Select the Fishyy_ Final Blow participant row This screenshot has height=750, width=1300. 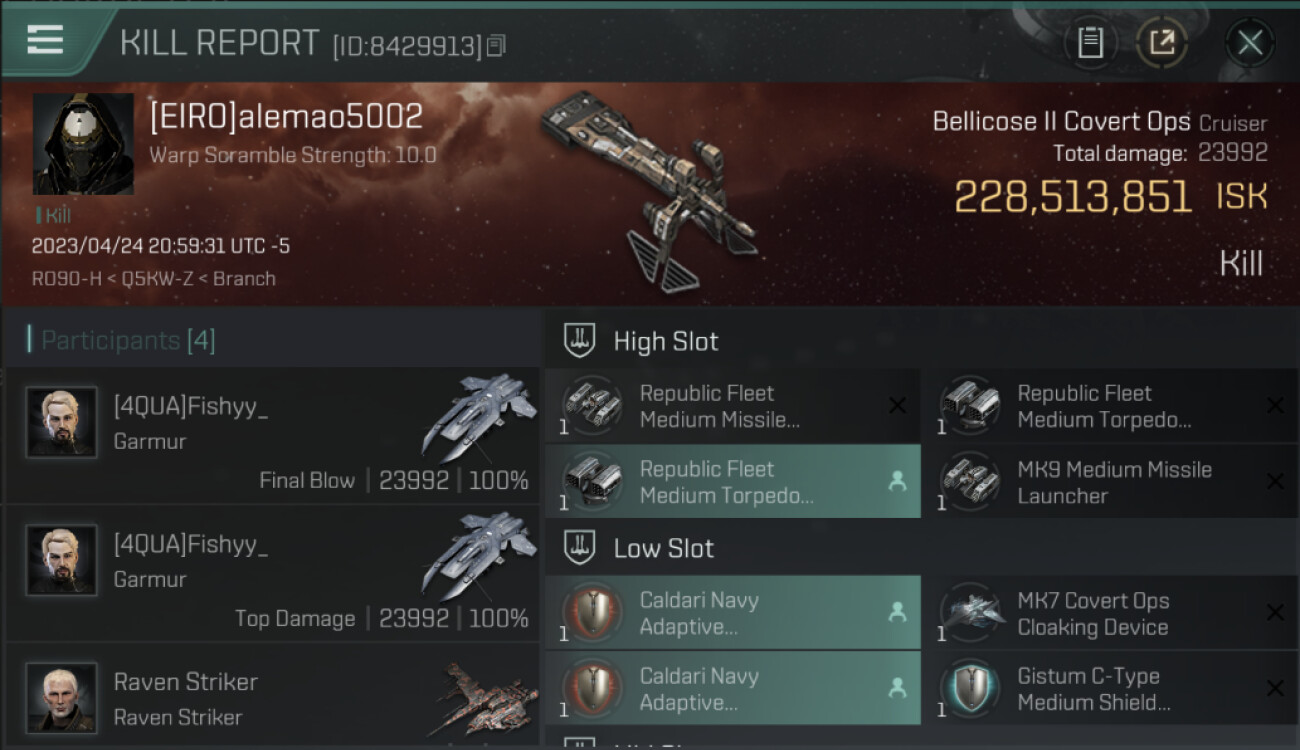coord(272,436)
